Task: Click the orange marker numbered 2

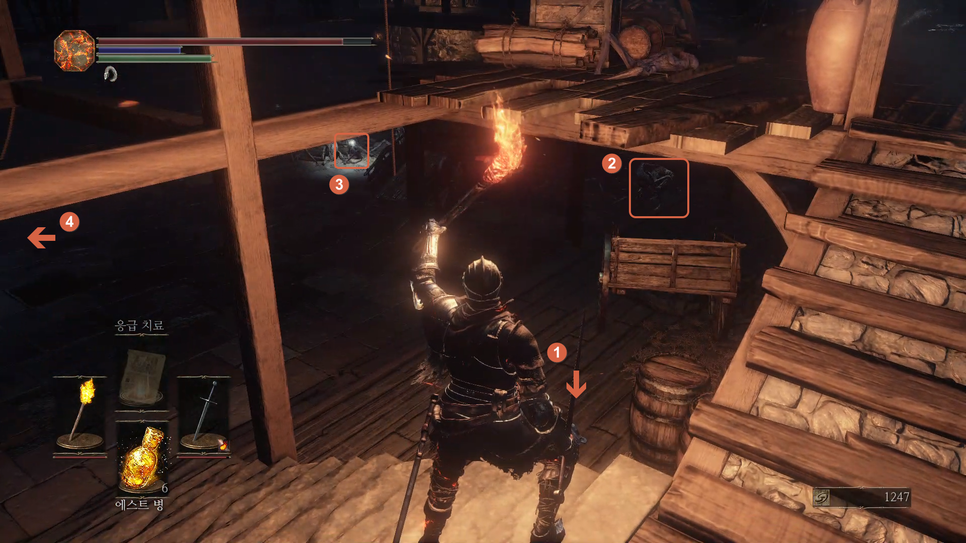Action: [x=611, y=163]
